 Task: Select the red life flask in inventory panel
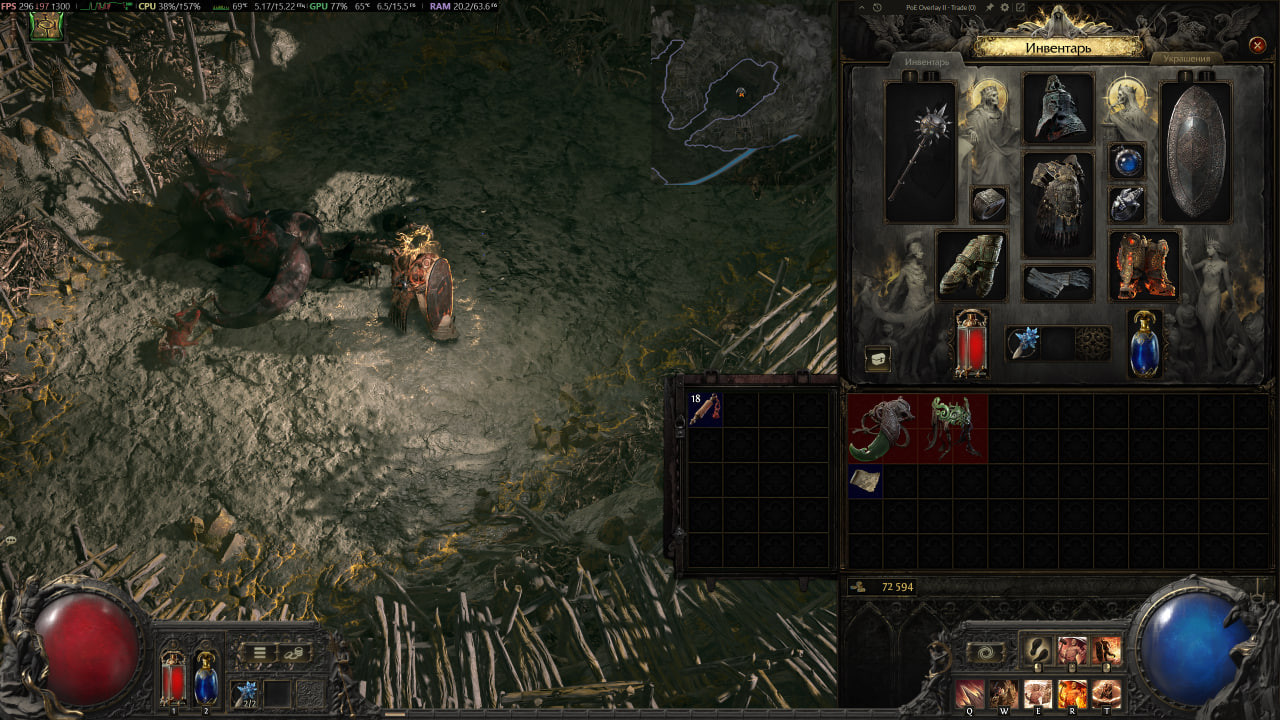[x=971, y=343]
